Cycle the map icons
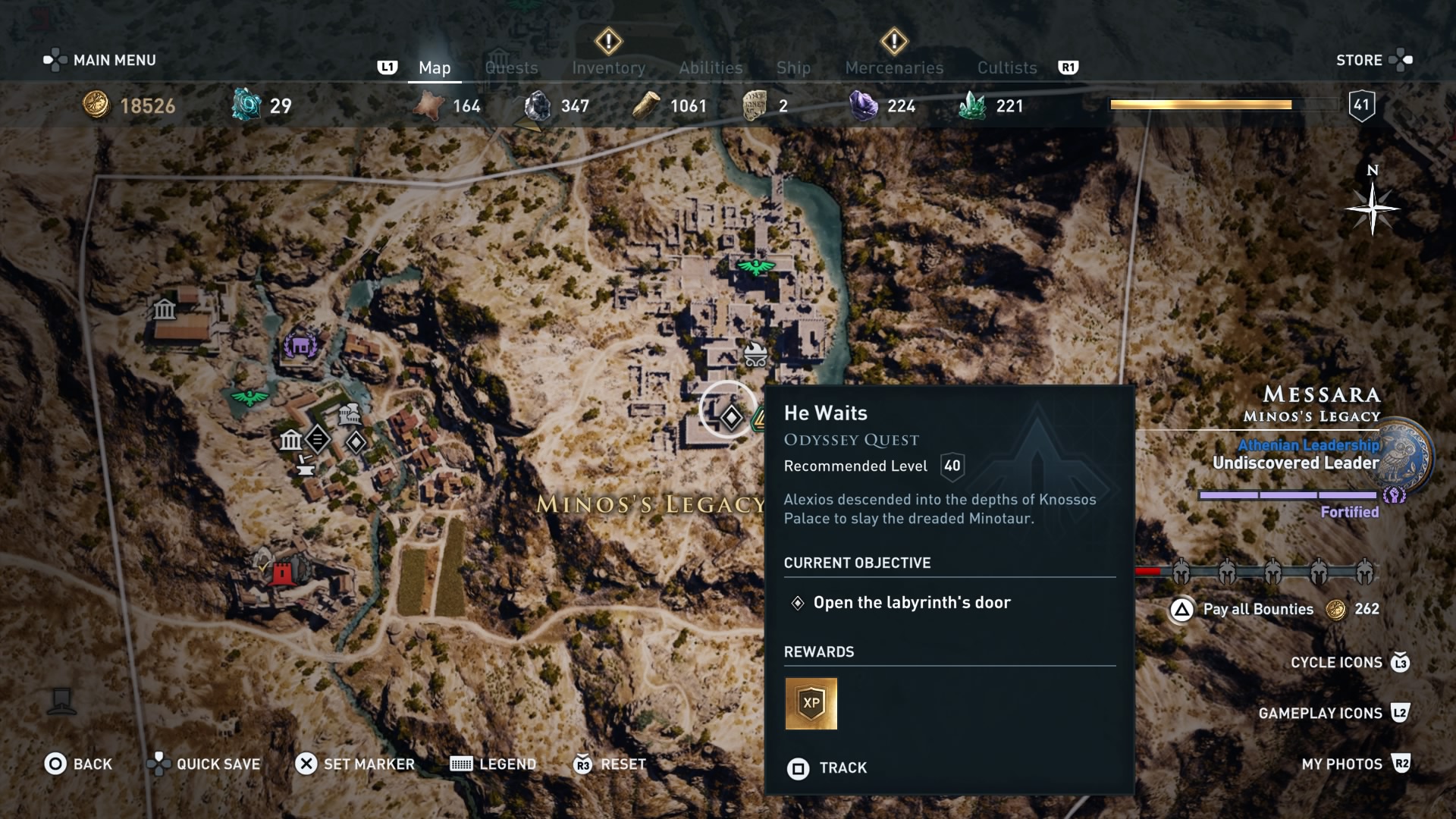The image size is (1456, 819). [x=1349, y=663]
